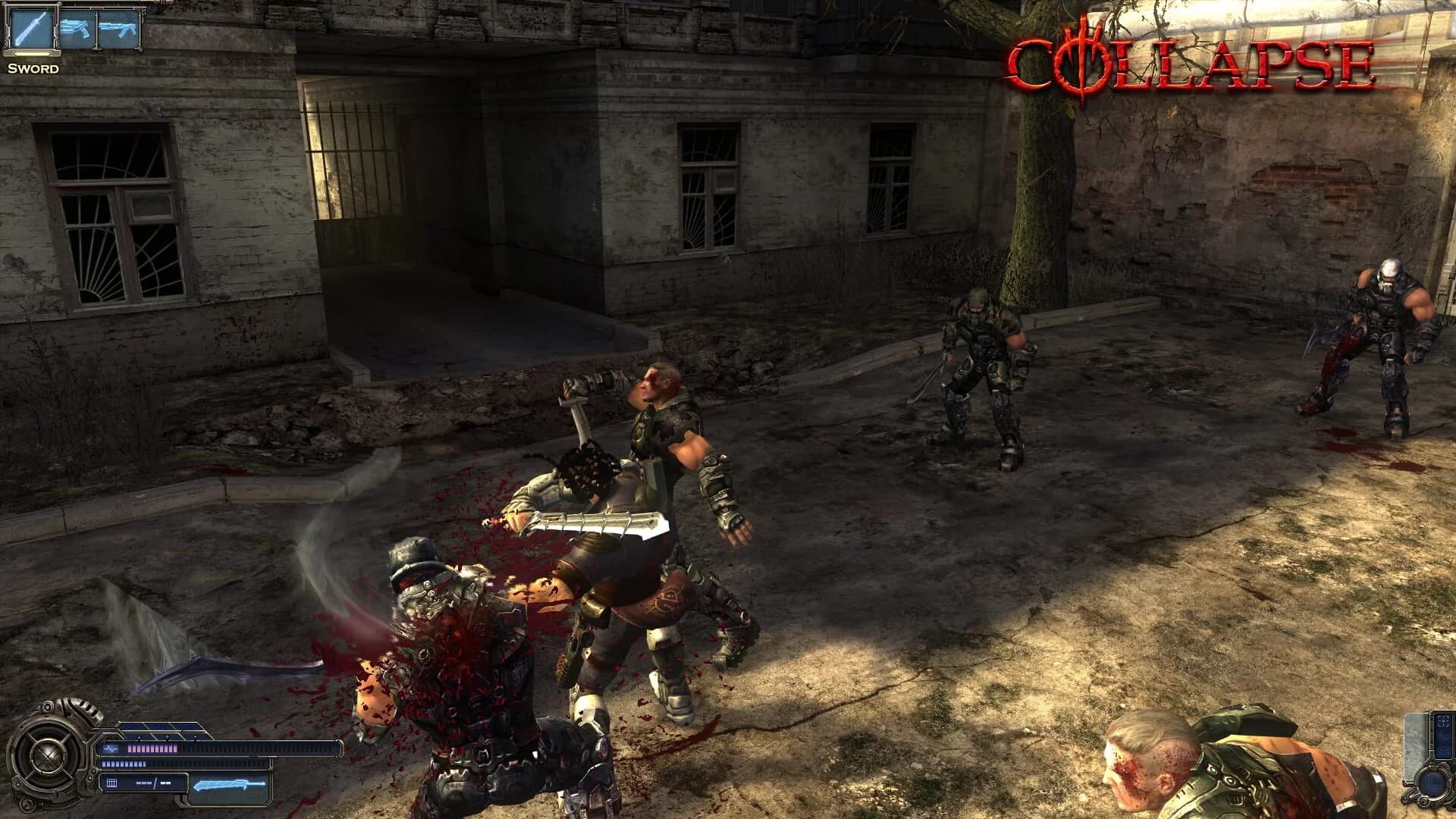The image size is (1456, 819).
Task: Click the ammo counter readout
Action: click(153, 783)
